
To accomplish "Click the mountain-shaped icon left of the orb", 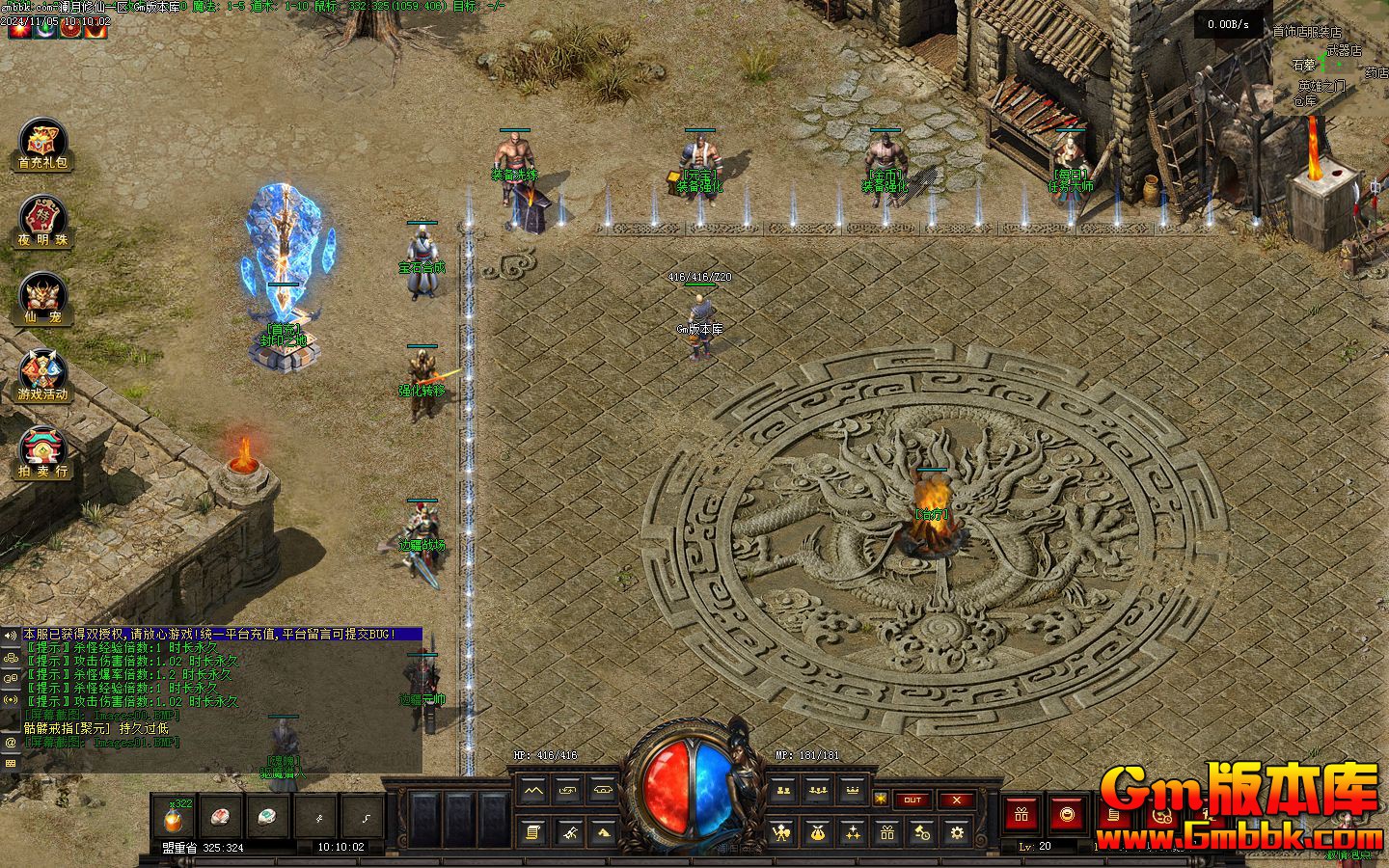I will [x=532, y=791].
